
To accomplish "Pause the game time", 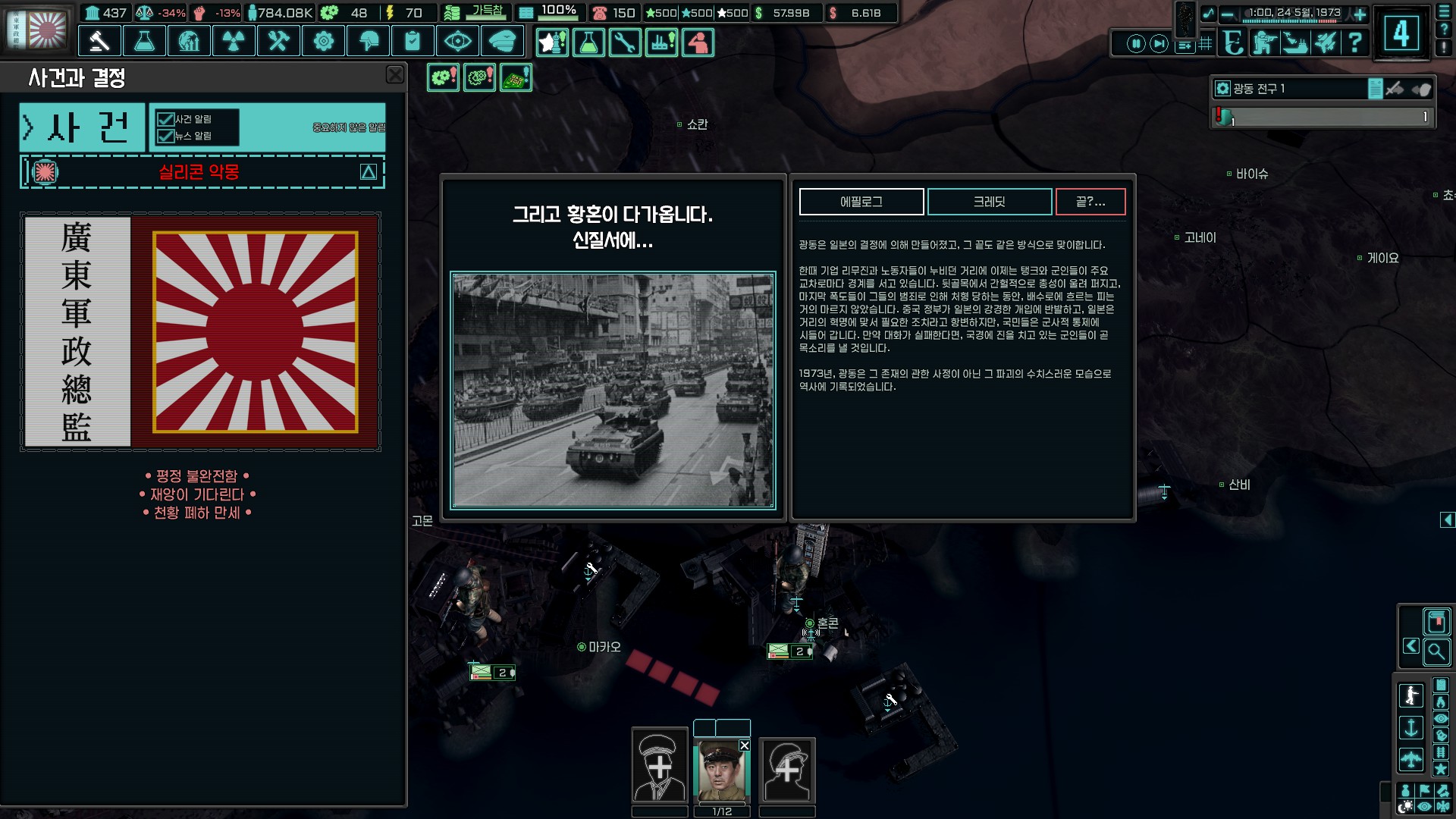I will 1135,43.
